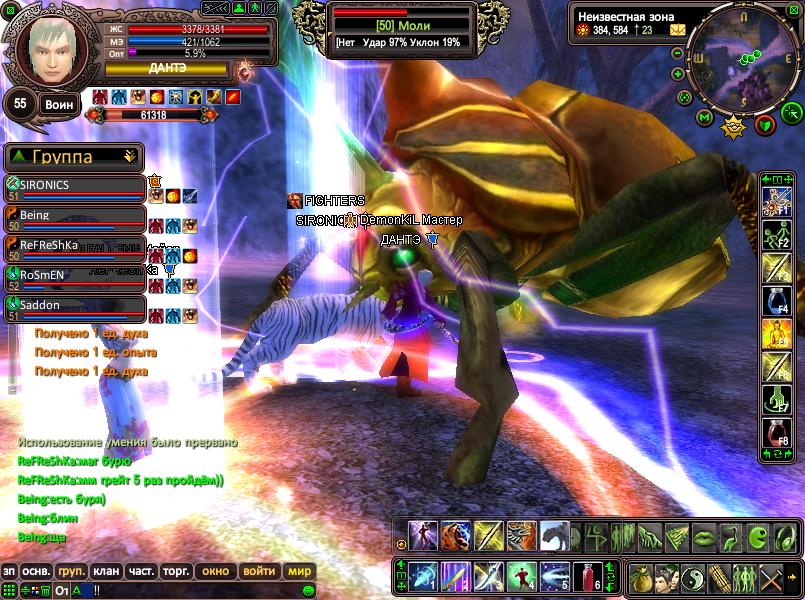Click the окно chat button
805x600 pixels.
click(215, 571)
